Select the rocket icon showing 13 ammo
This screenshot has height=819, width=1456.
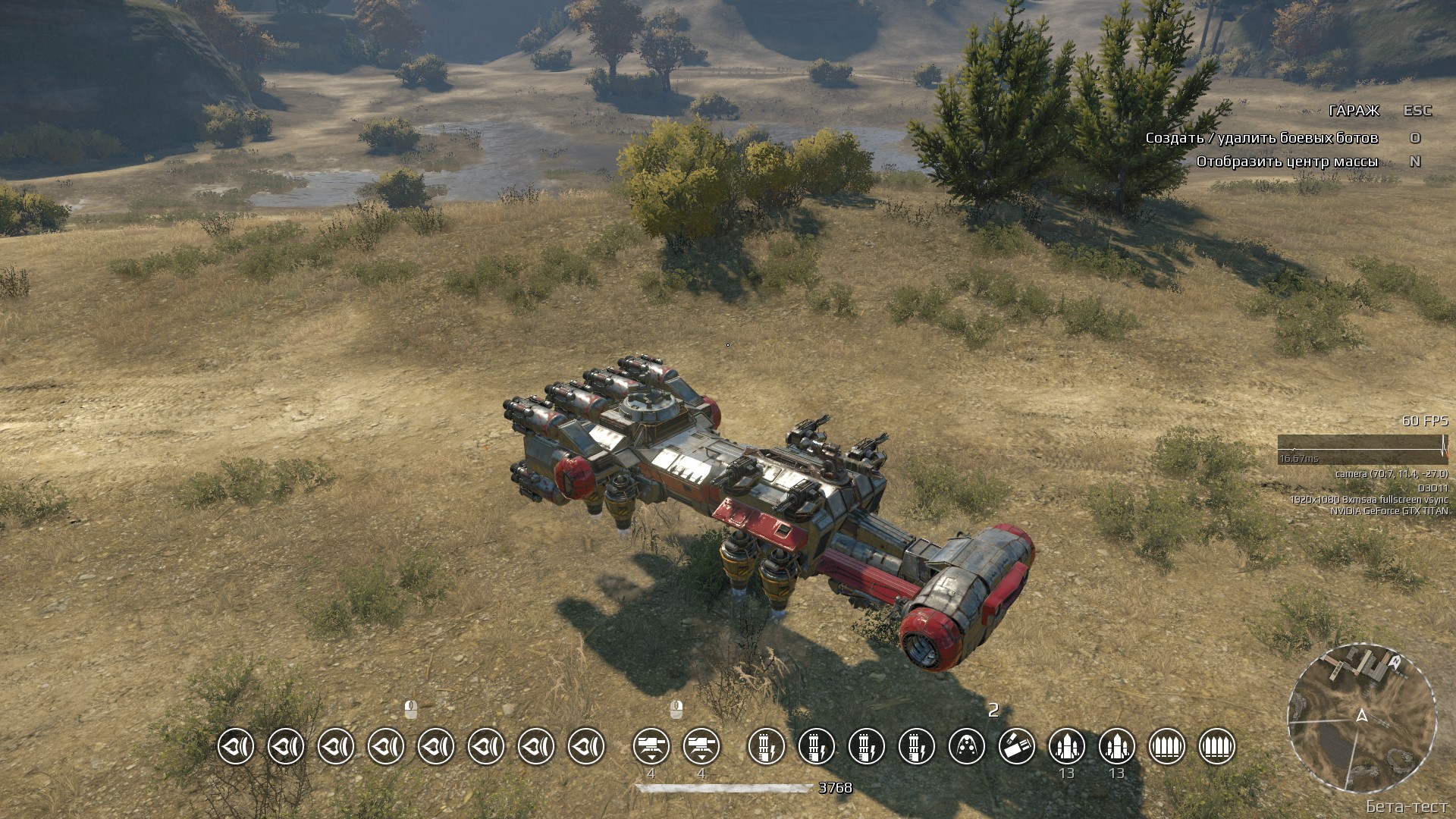(1118, 747)
